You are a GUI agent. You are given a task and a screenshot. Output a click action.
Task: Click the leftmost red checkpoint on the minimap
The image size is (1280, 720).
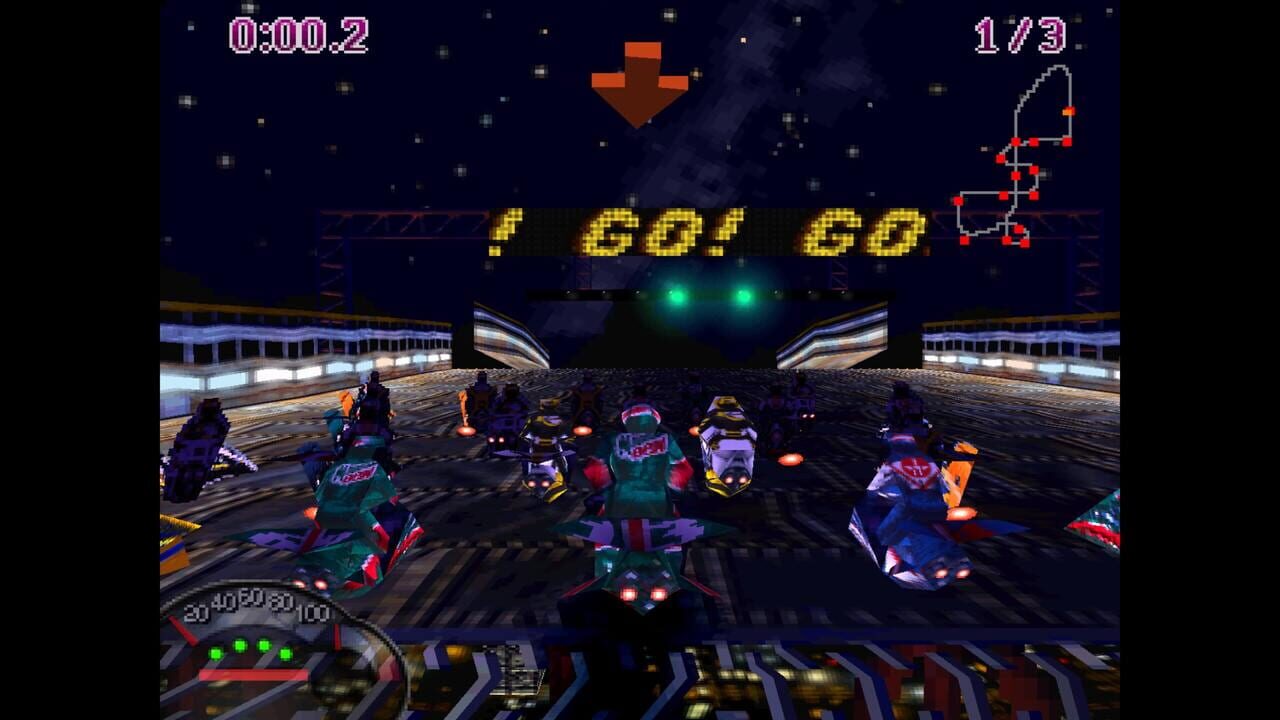(958, 201)
